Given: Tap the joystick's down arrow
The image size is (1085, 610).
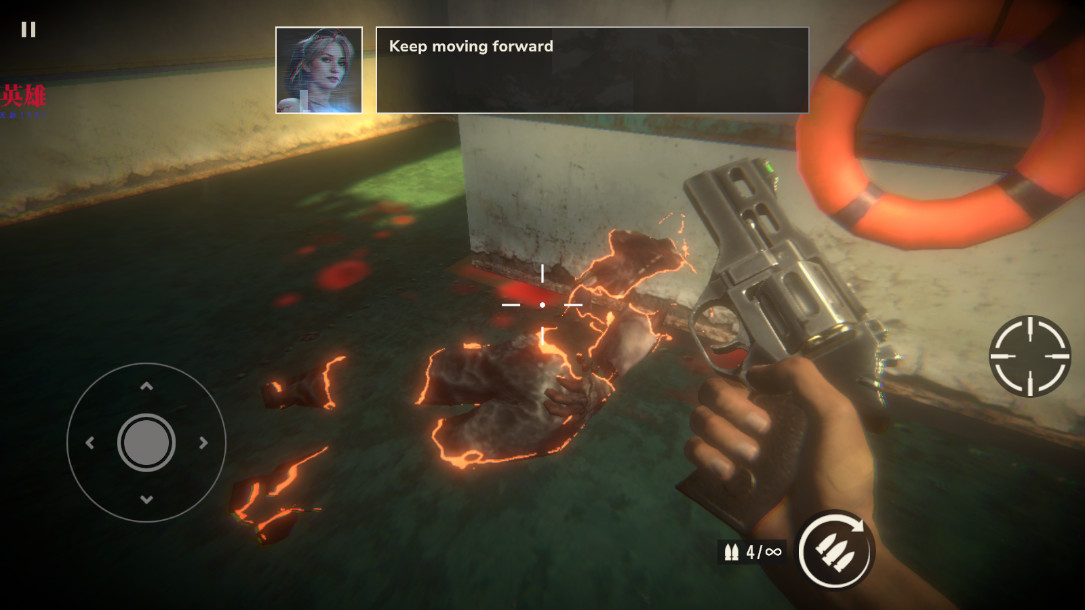Looking at the screenshot, I should click(146, 499).
